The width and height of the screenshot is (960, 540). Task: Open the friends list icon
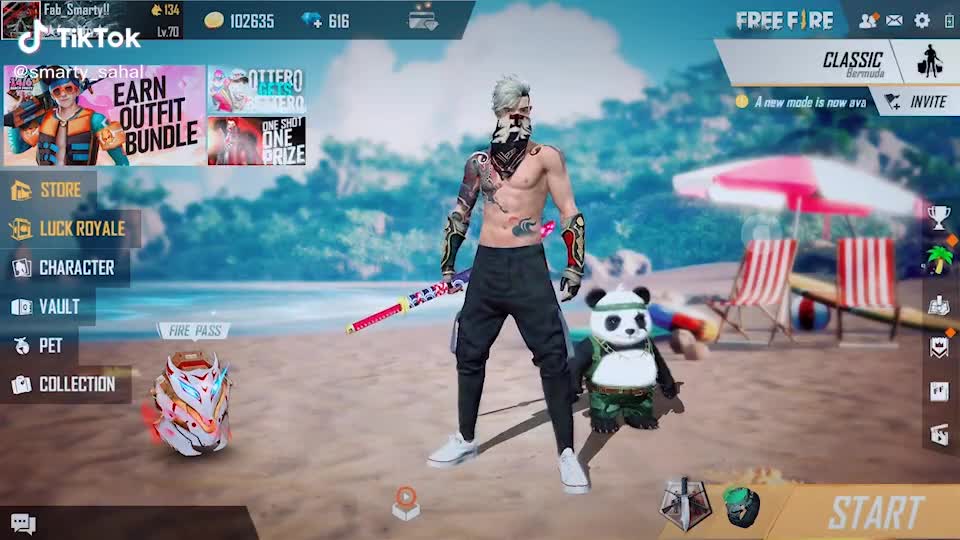coord(867,20)
